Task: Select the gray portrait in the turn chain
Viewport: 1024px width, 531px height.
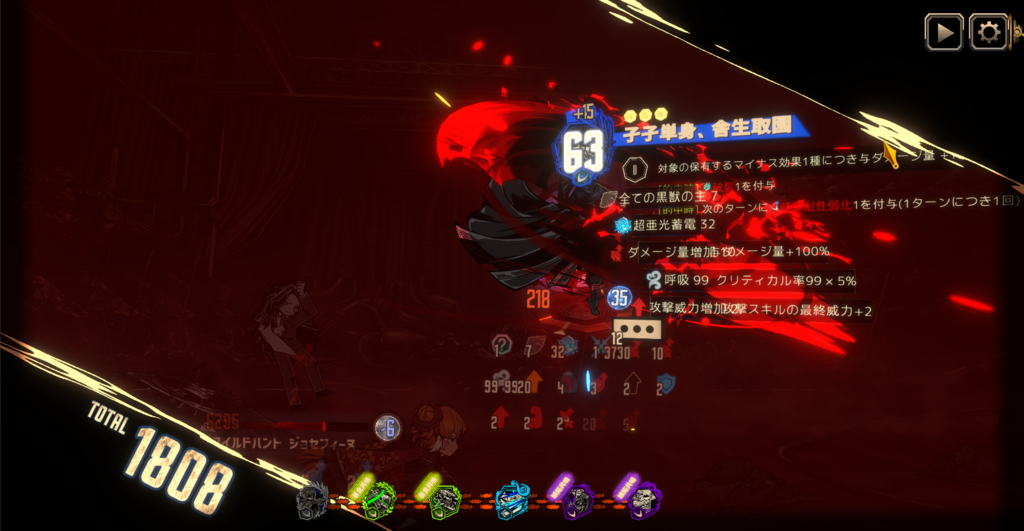Action: (312, 499)
